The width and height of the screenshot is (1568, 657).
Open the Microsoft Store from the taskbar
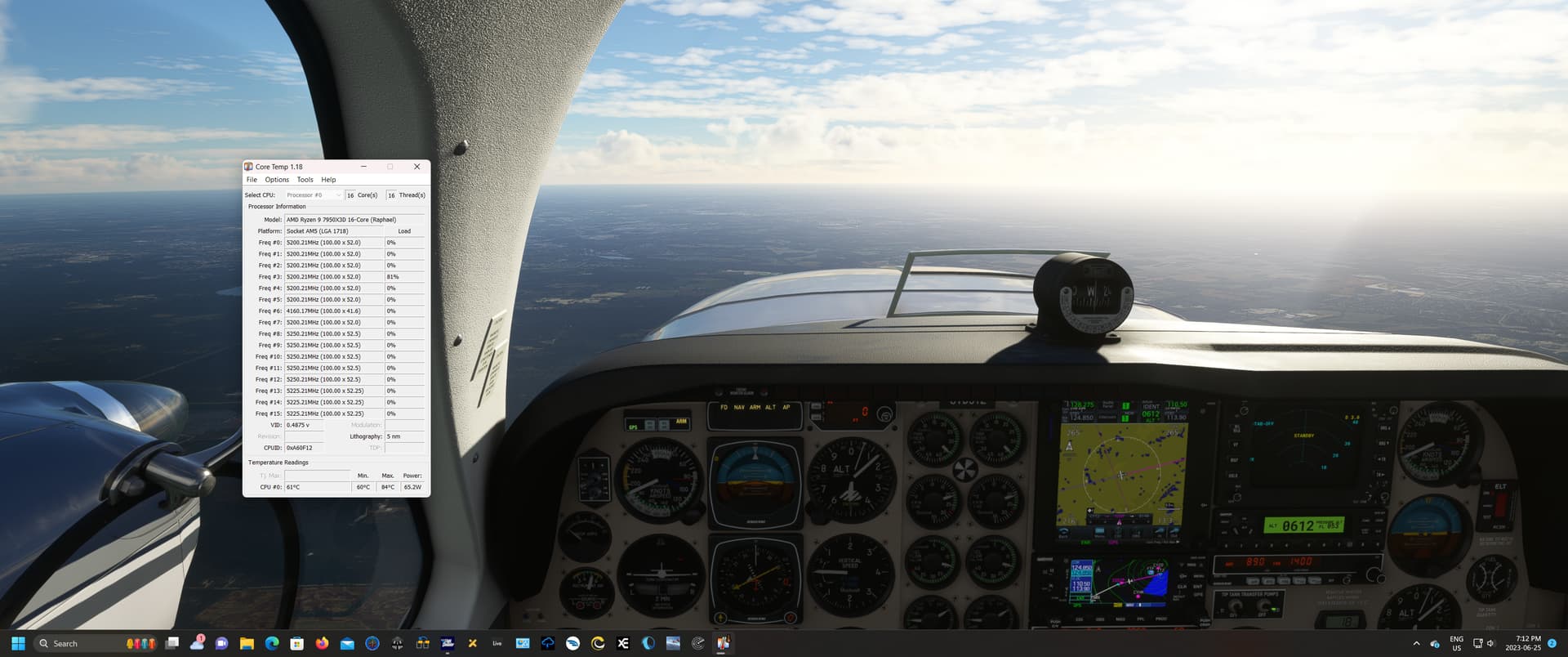click(x=296, y=643)
